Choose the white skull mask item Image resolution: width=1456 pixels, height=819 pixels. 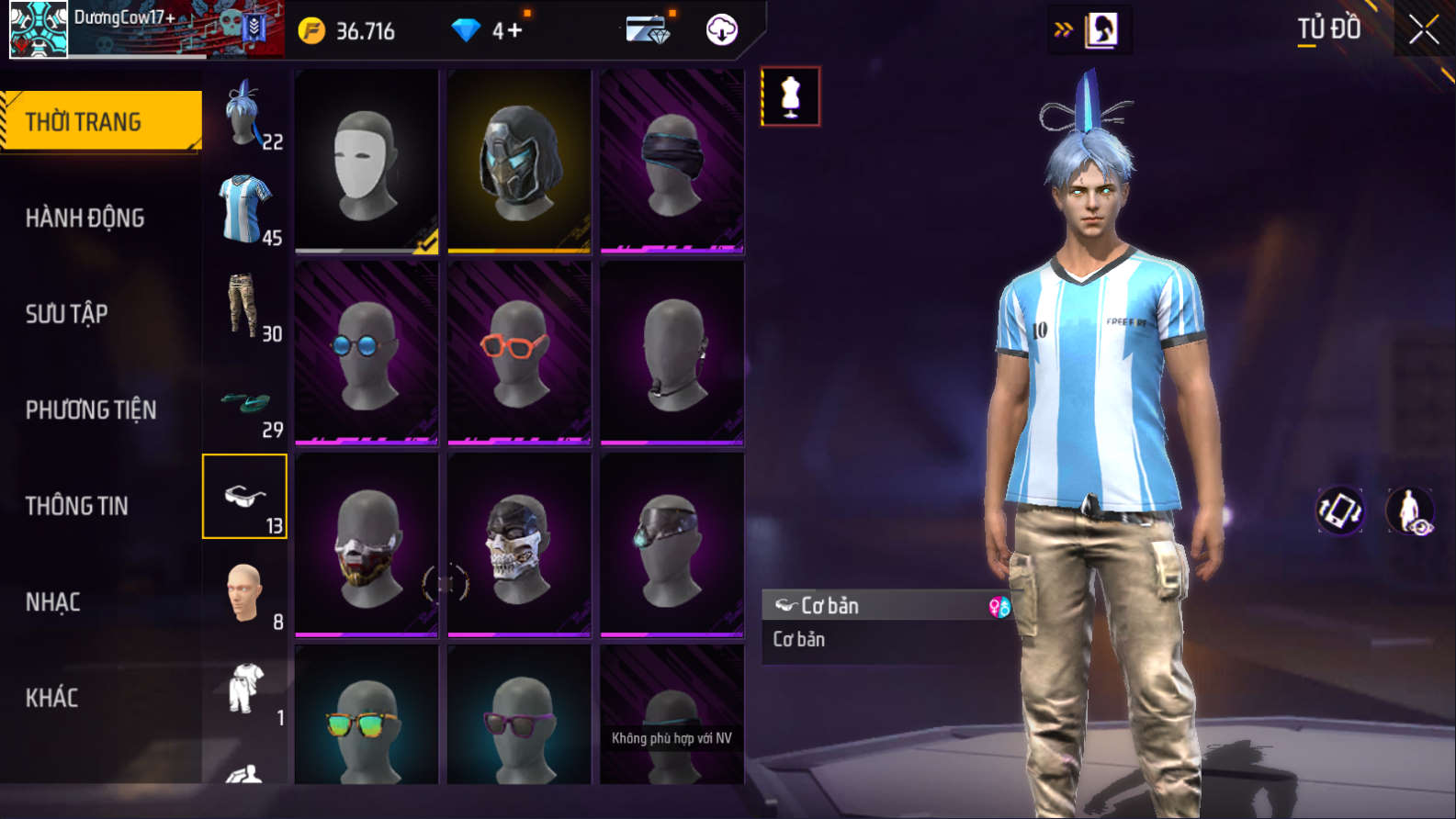coord(519,544)
